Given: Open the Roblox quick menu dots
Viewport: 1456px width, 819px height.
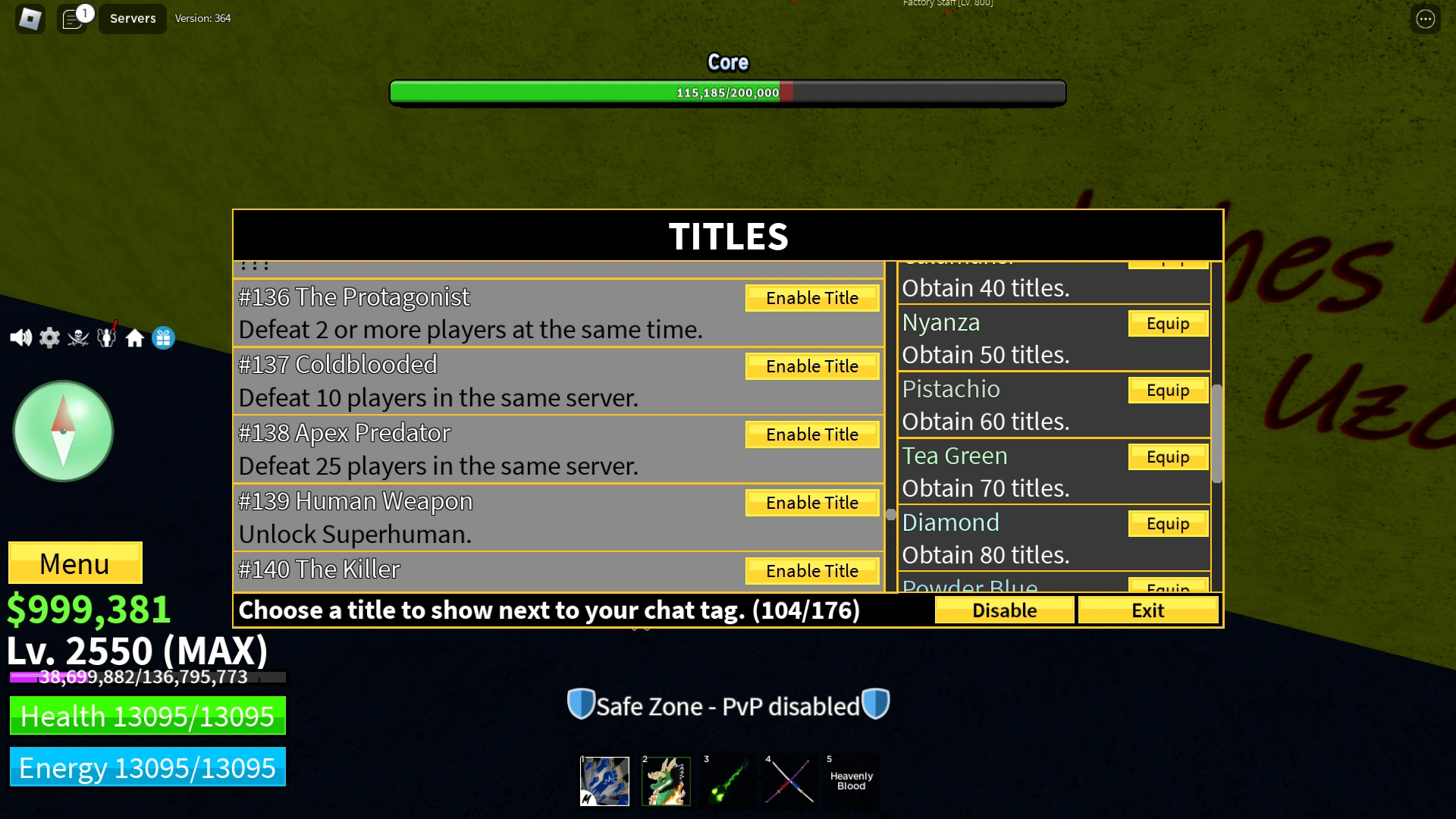Looking at the screenshot, I should point(1426,18).
